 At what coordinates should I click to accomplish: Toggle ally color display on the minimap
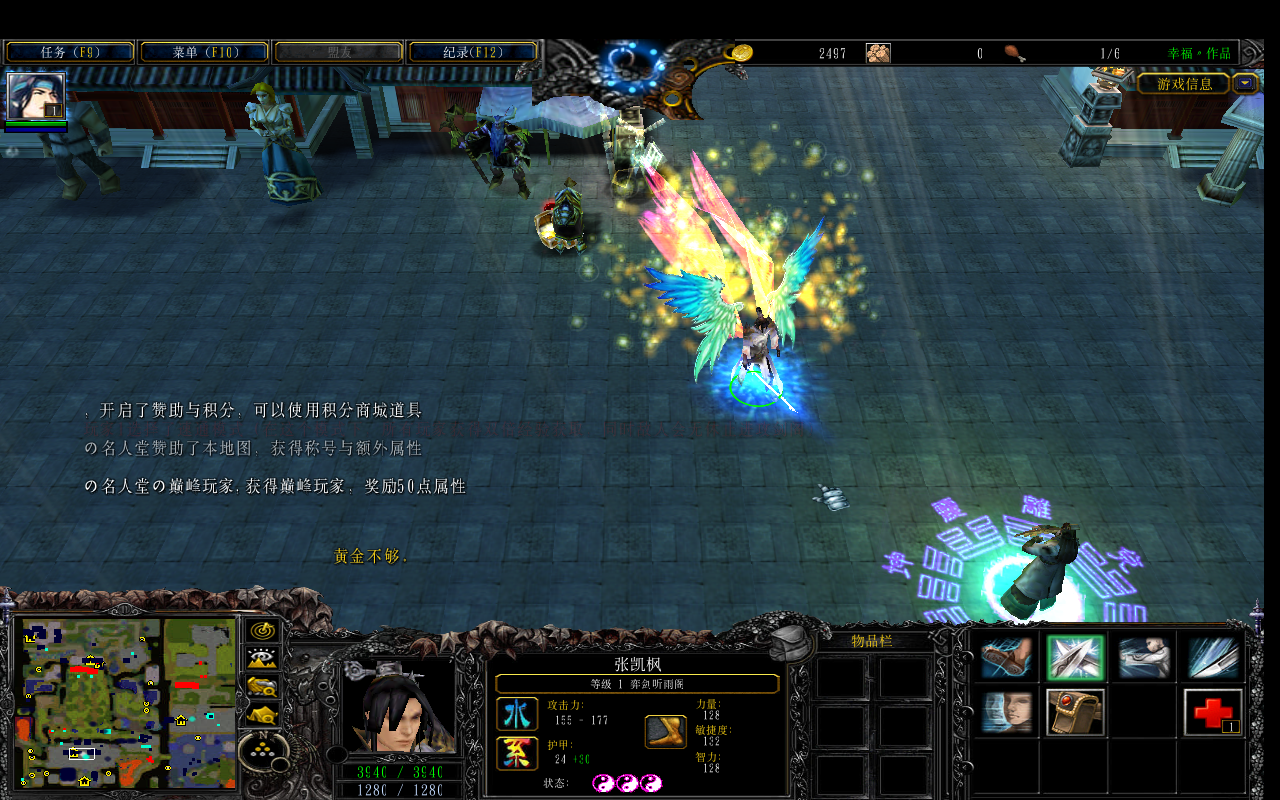263,687
